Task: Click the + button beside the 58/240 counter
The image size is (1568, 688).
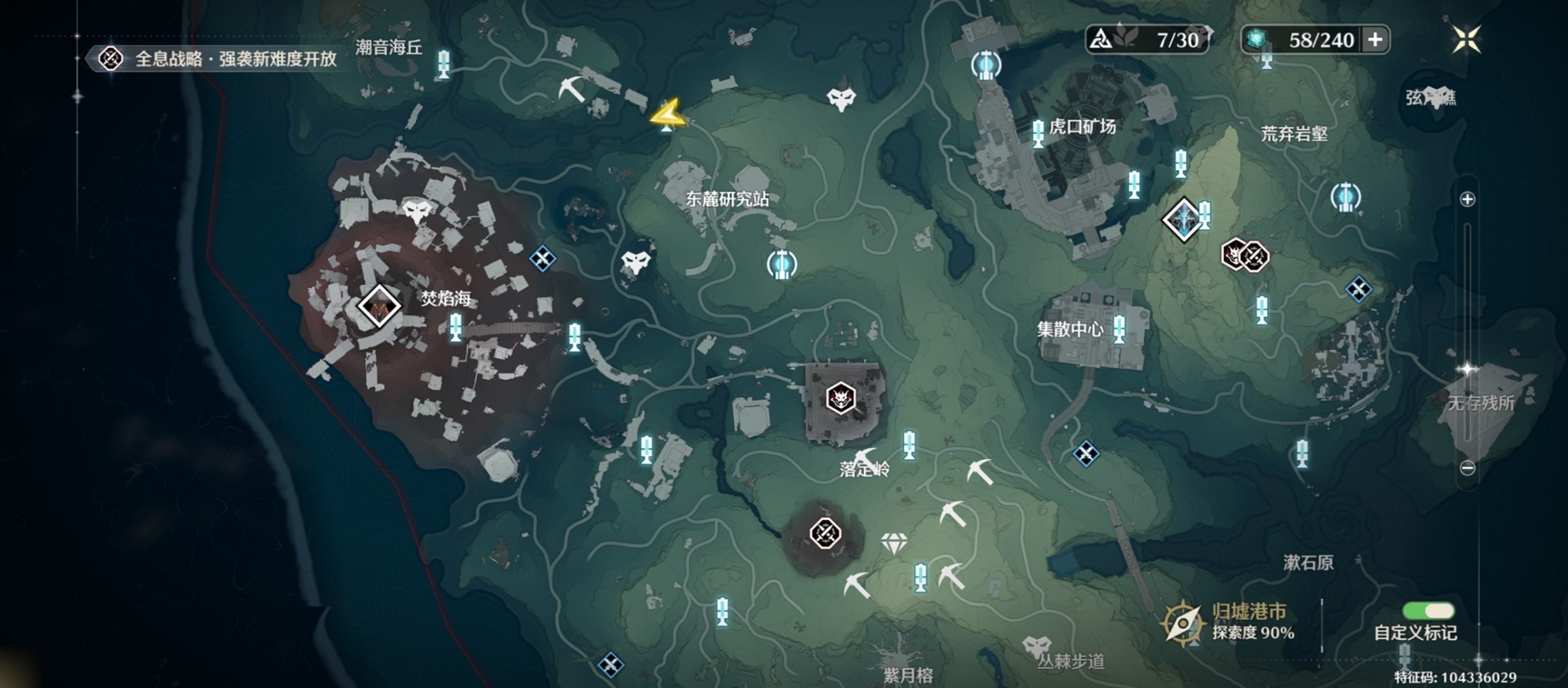Action: click(x=1375, y=38)
